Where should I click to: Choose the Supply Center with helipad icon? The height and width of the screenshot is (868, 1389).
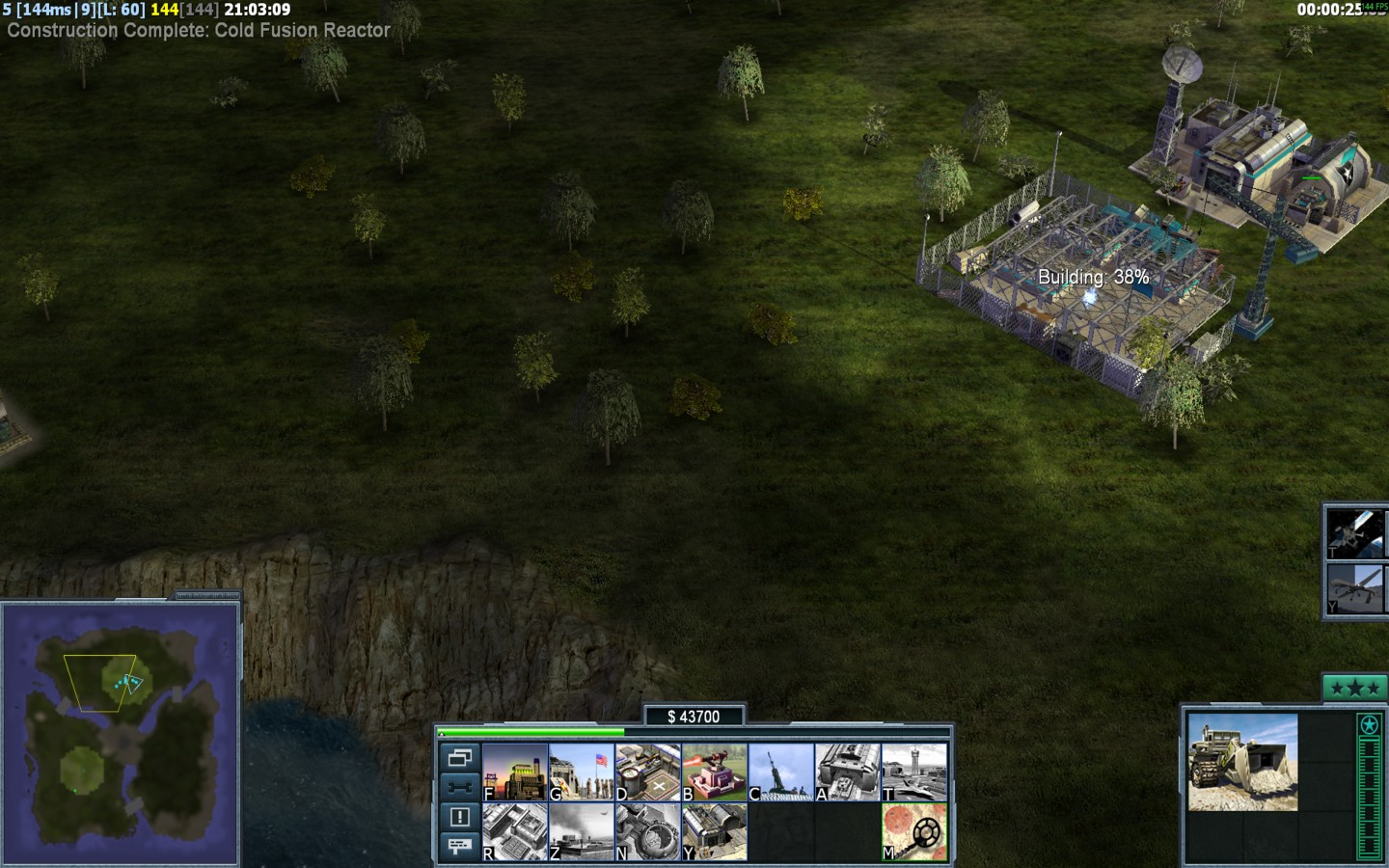[x=648, y=773]
